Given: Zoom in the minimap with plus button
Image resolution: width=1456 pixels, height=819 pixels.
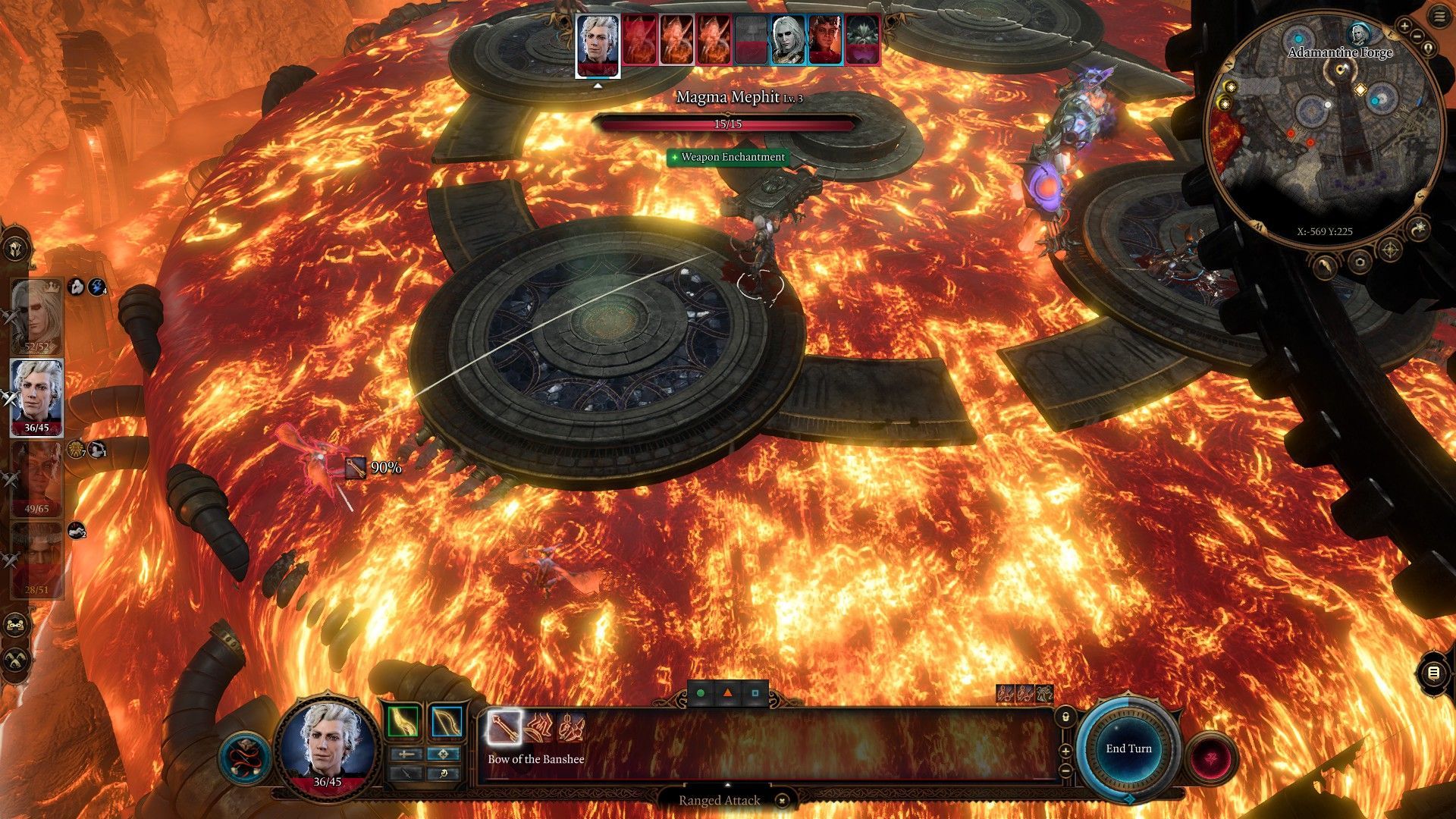Looking at the screenshot, I should pyautogui.click(x=1404, y=27).
